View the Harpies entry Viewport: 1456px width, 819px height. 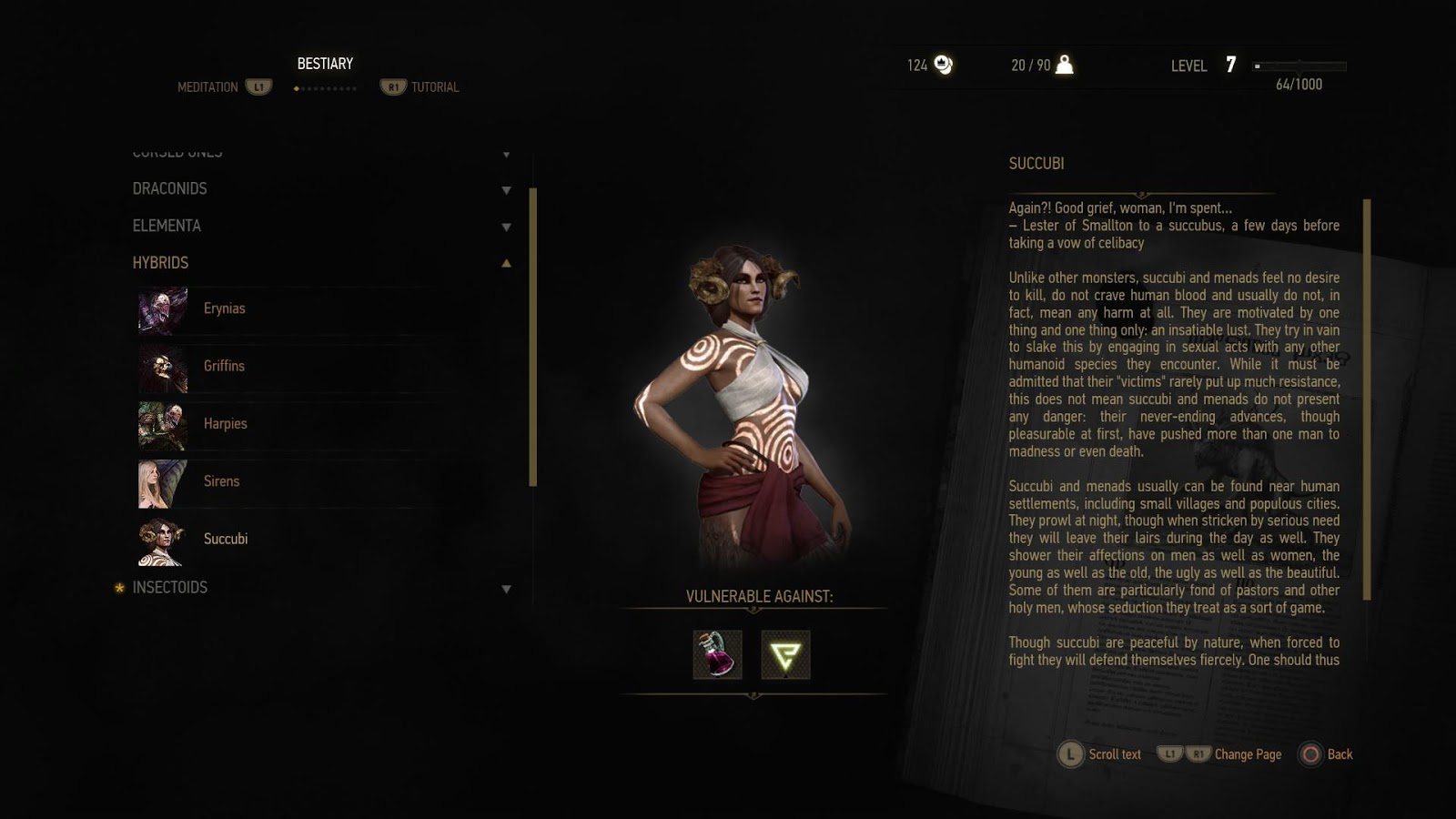(x=225, y=423)
